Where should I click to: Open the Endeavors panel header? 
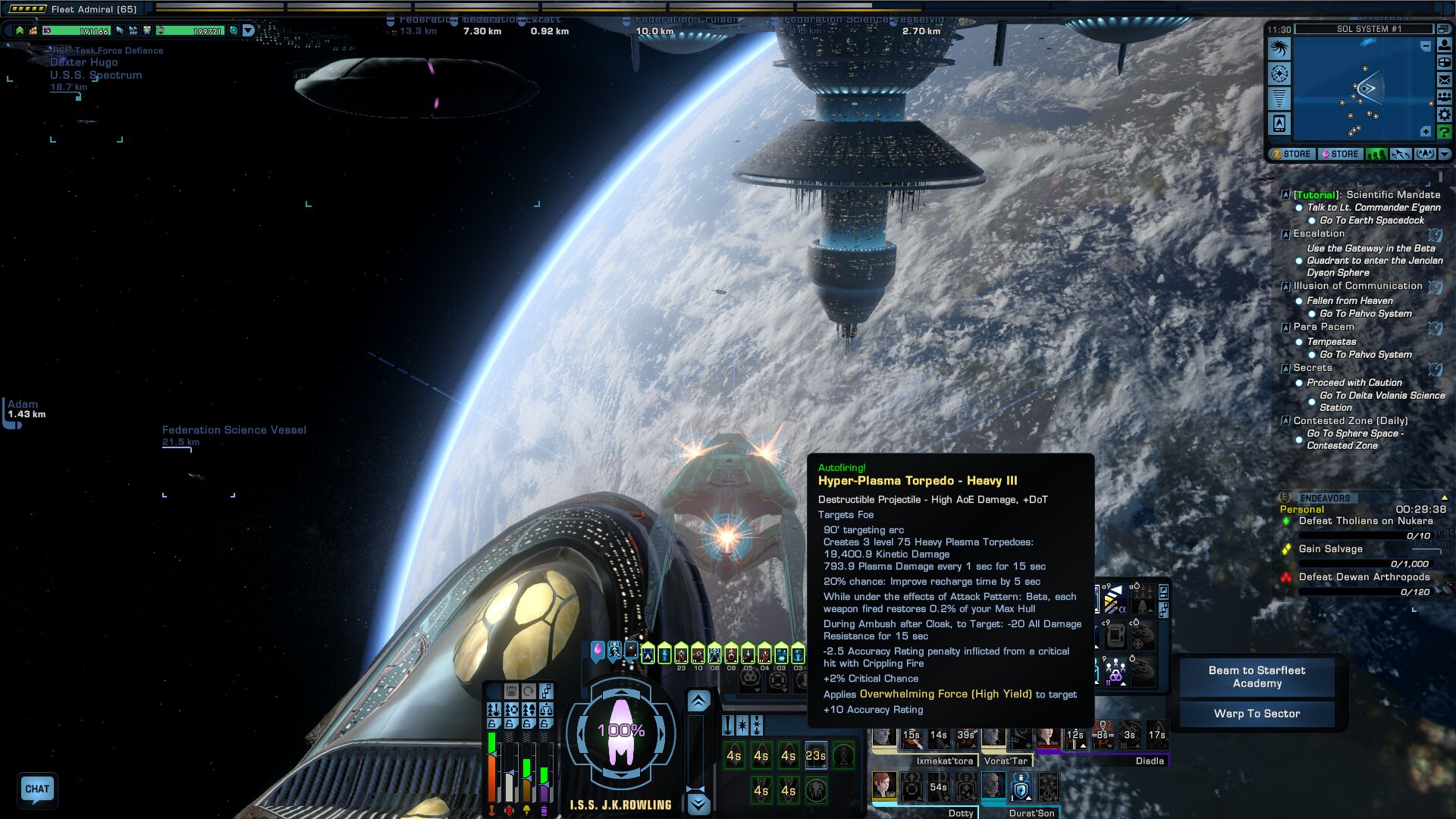pos(1325,498)
